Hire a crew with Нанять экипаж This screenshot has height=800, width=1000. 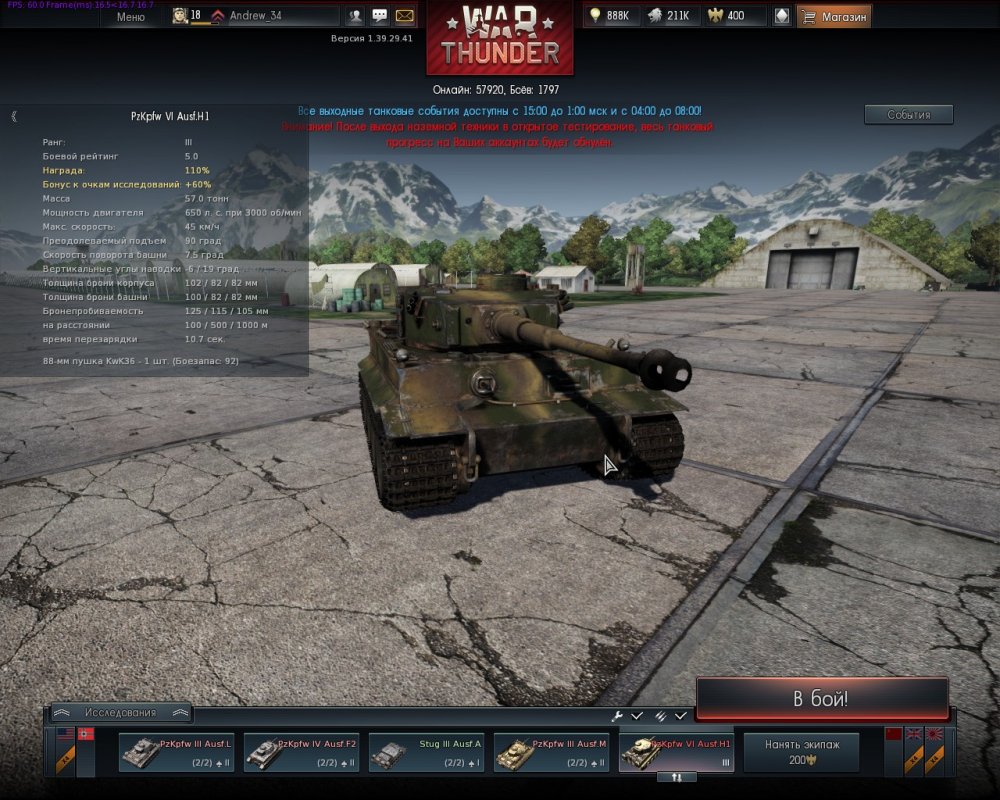[x=801, y=752]
